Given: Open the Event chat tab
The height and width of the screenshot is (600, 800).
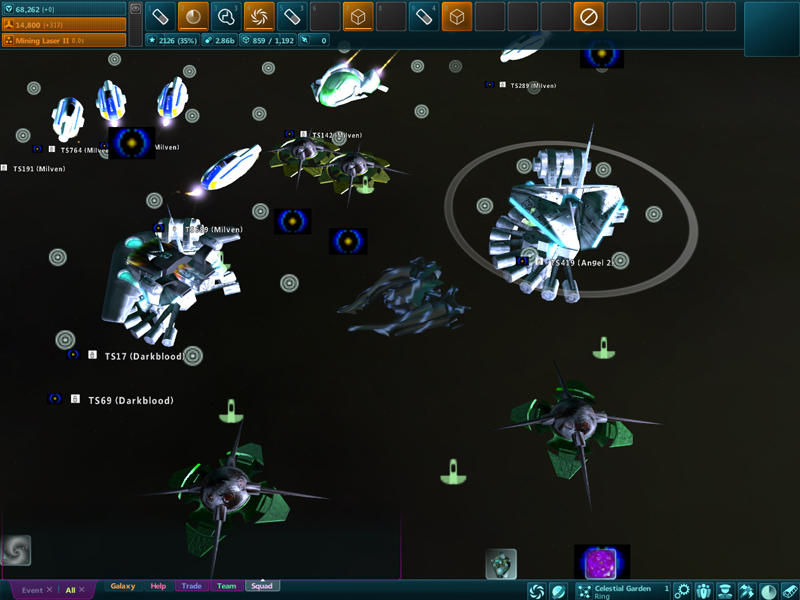Looking at the screenshot, I should (32, 590).
